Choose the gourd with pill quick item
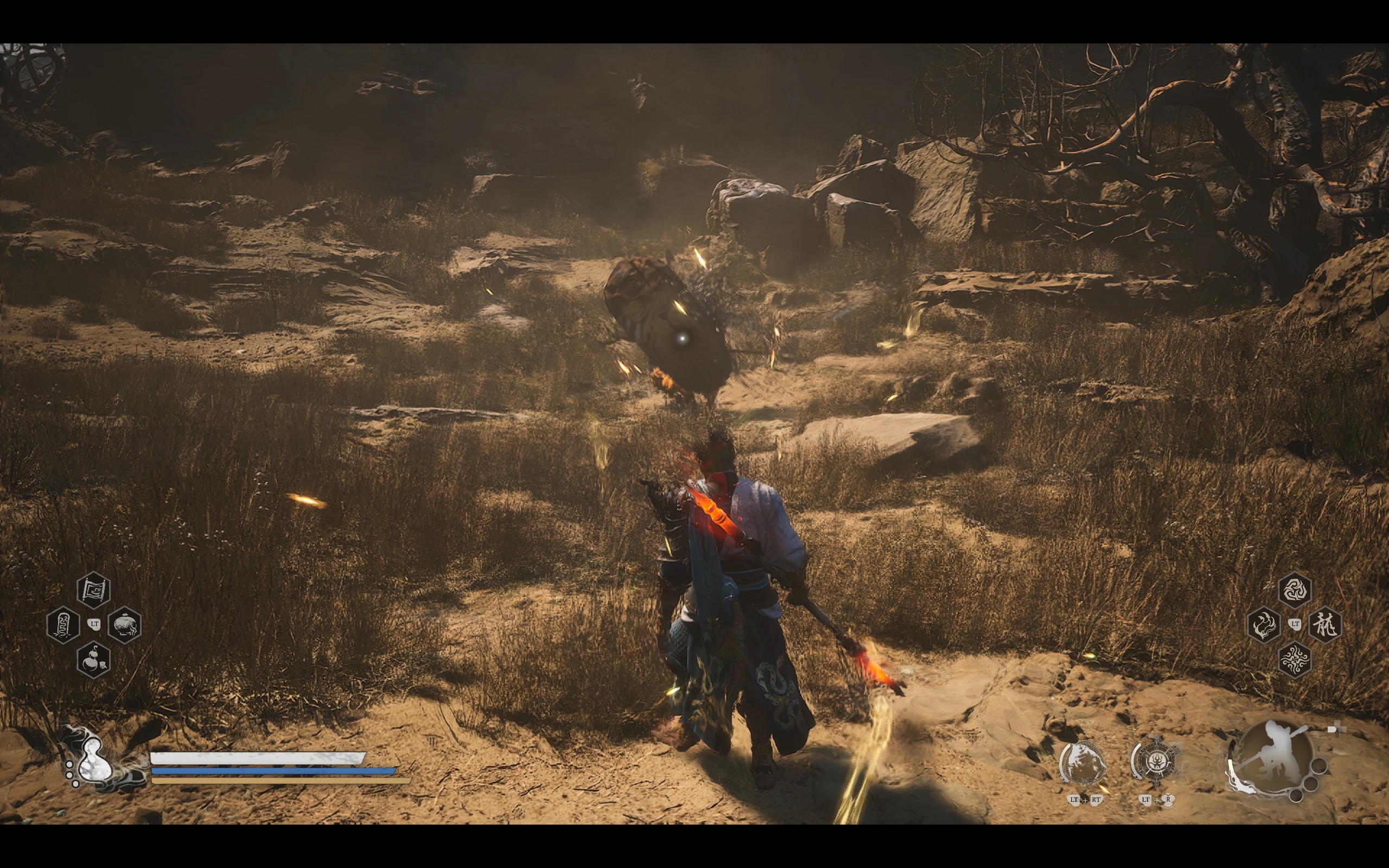Image resolution: width=1389 pixels, height=868 pixels. point(93,659)
